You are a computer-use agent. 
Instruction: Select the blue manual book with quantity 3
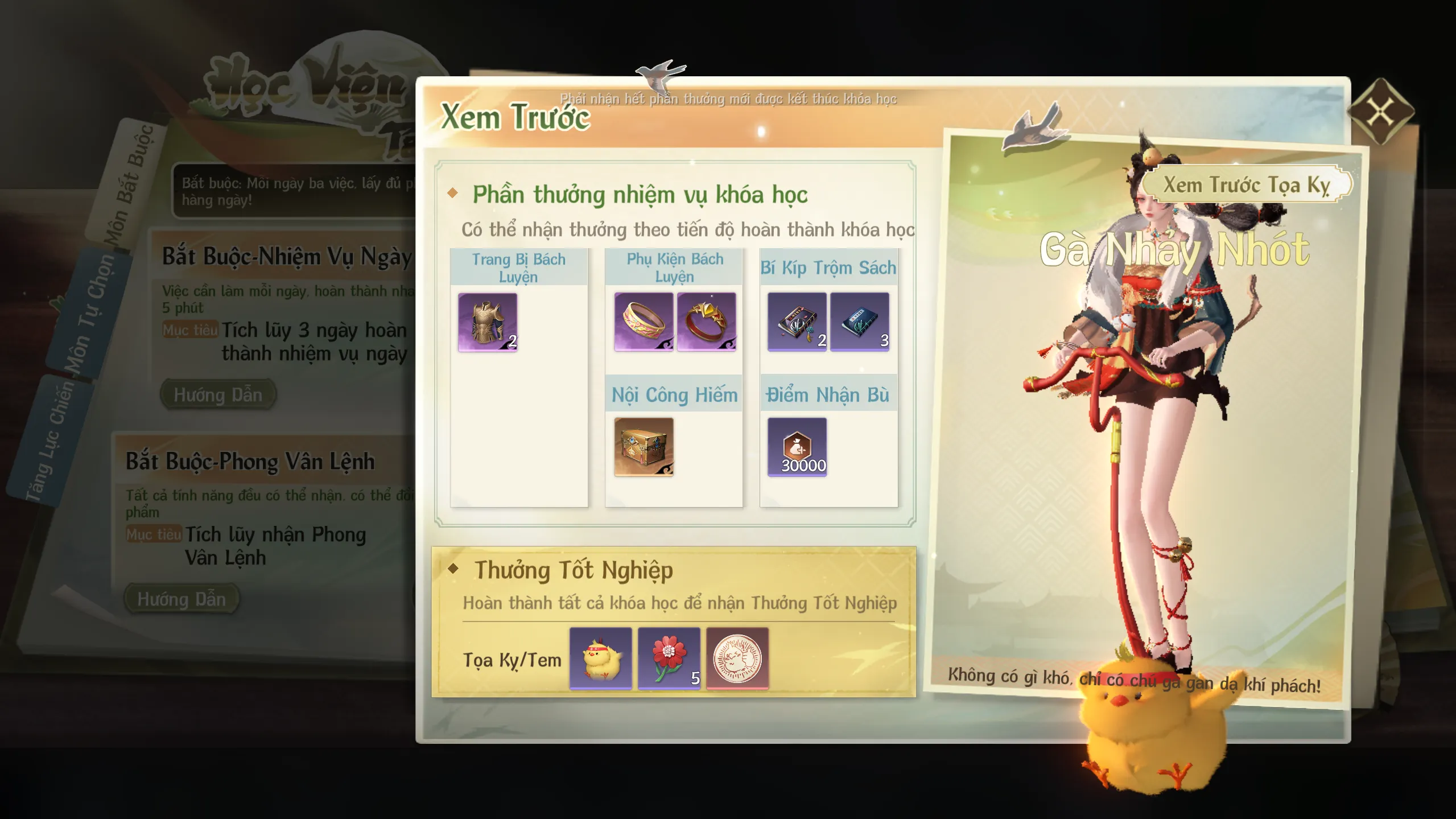point(859,322)
